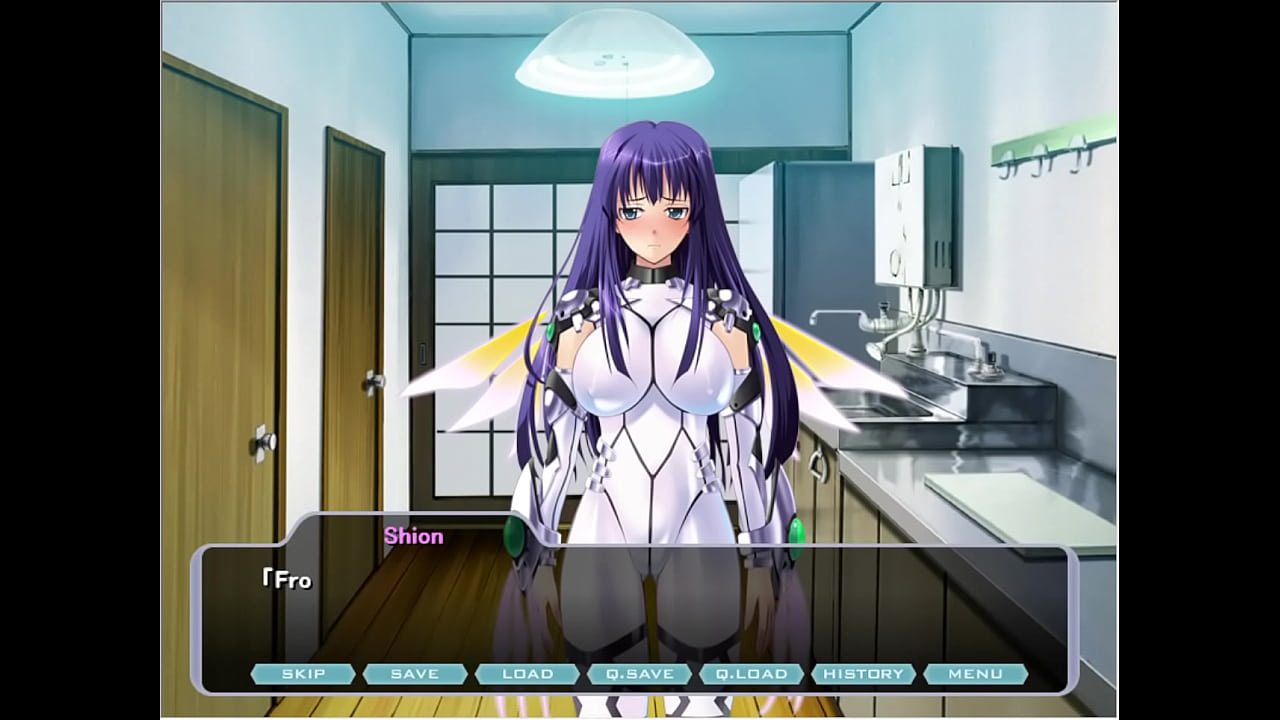This screenshot has width=1280, height=720.
Task: Open the SAVE screen
Action: (416, 673)
